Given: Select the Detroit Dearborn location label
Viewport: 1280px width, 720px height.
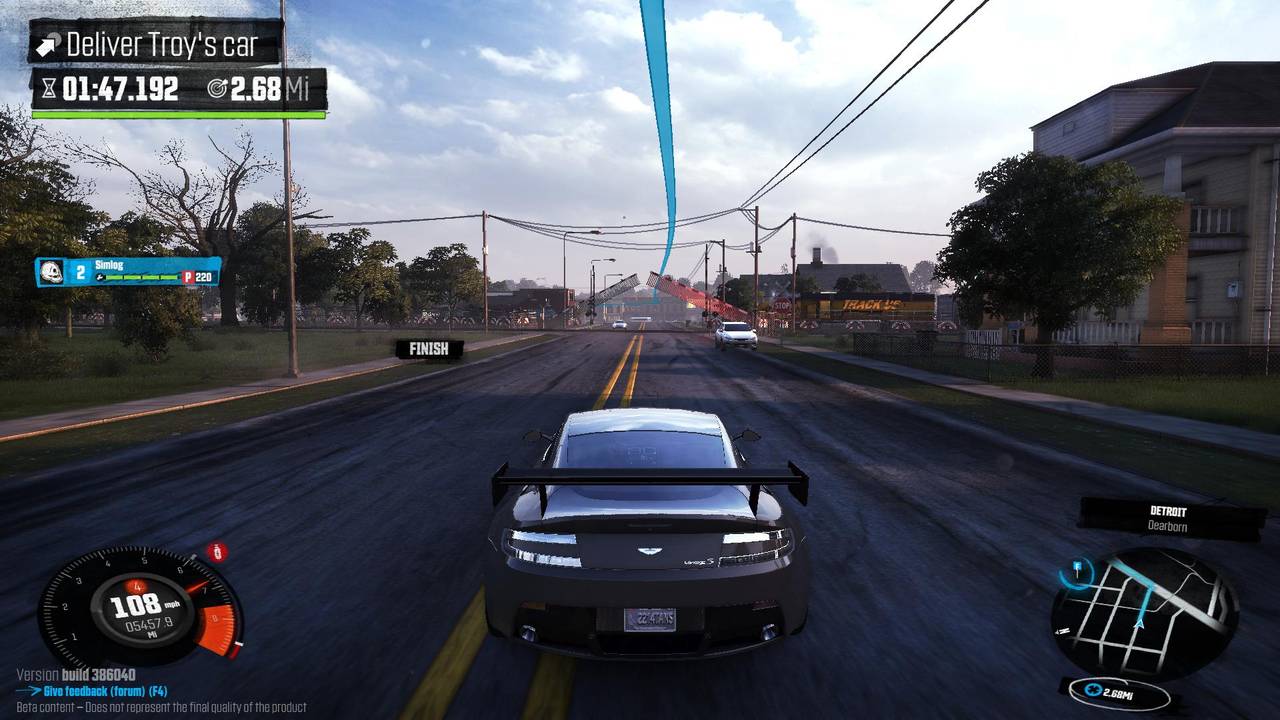Looking at the screenshot, I should click(x=1167, y=518).
